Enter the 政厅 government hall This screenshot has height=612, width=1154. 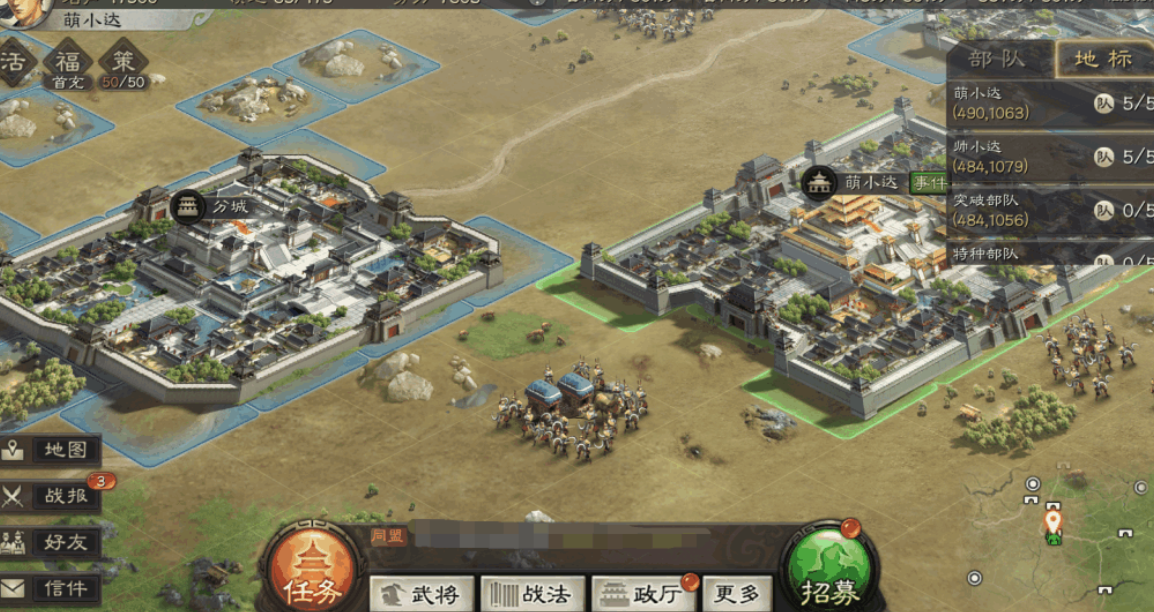pyautogui.click(x=643, y=594)
